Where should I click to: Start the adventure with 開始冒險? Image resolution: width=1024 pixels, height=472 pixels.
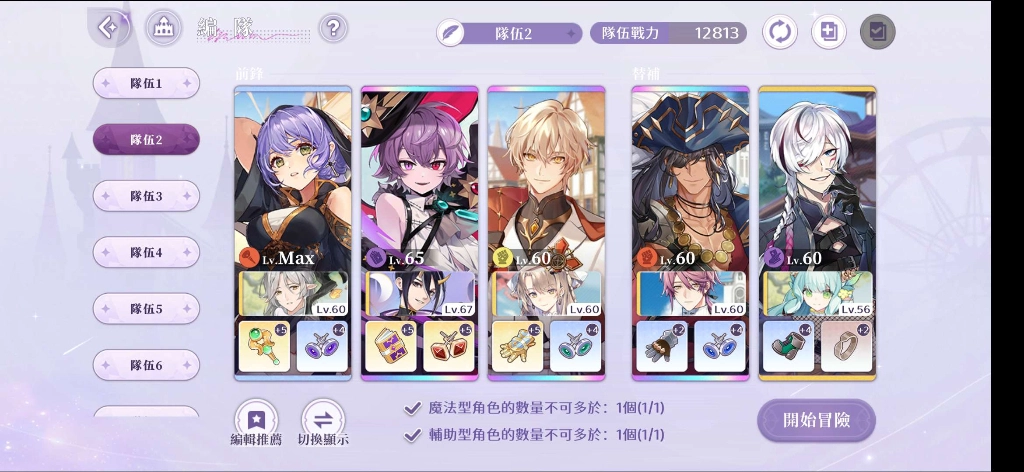816,420
